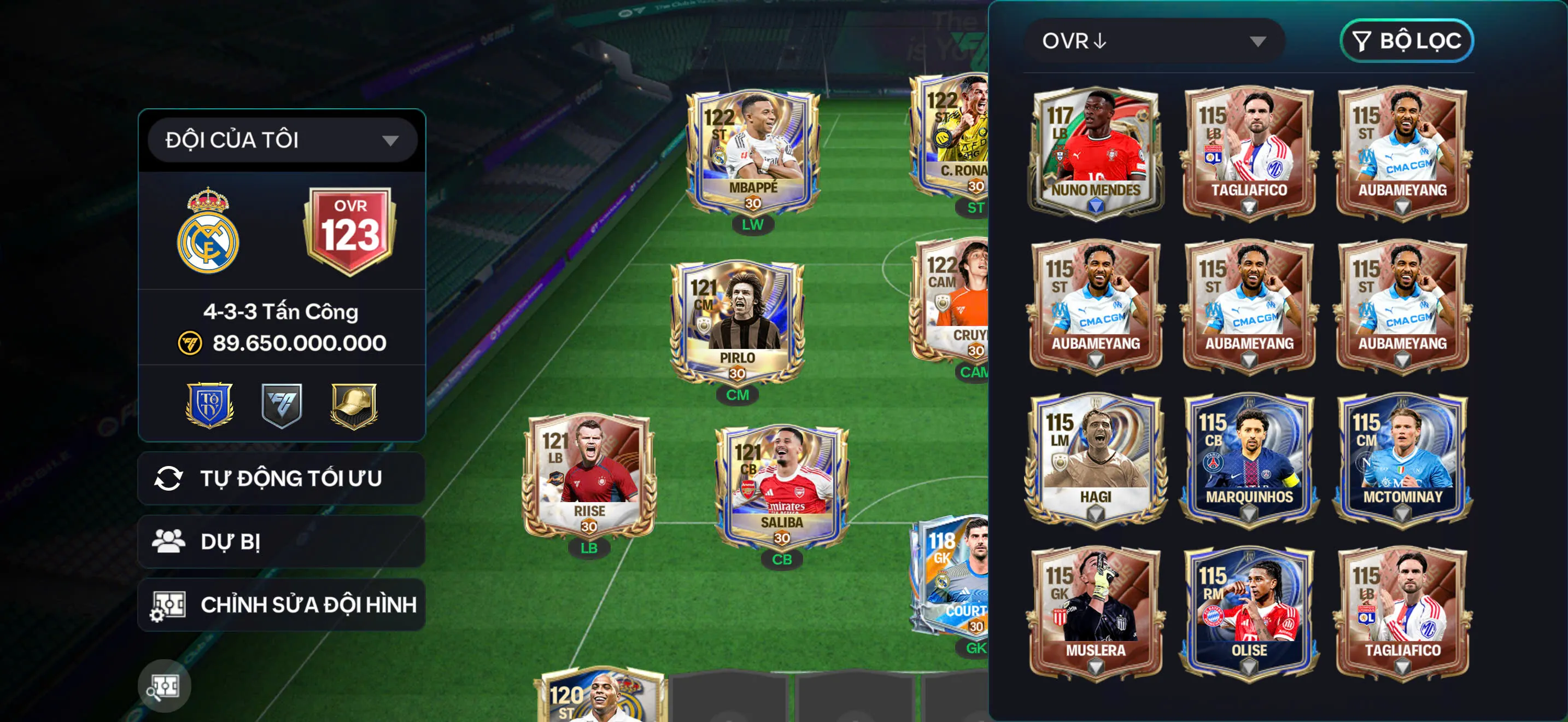This screenshot has height=722, width=1568.
Task: Click the blue shield badge icon
Action: tap(209, 405)
